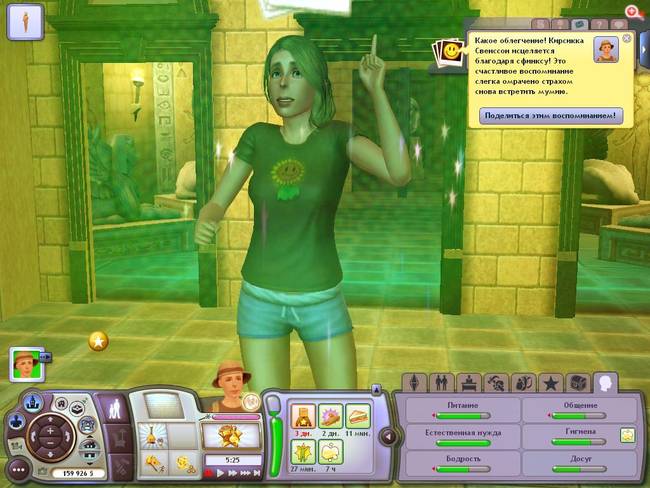Click the sandwich moodlet icon

tap(357, 415)
